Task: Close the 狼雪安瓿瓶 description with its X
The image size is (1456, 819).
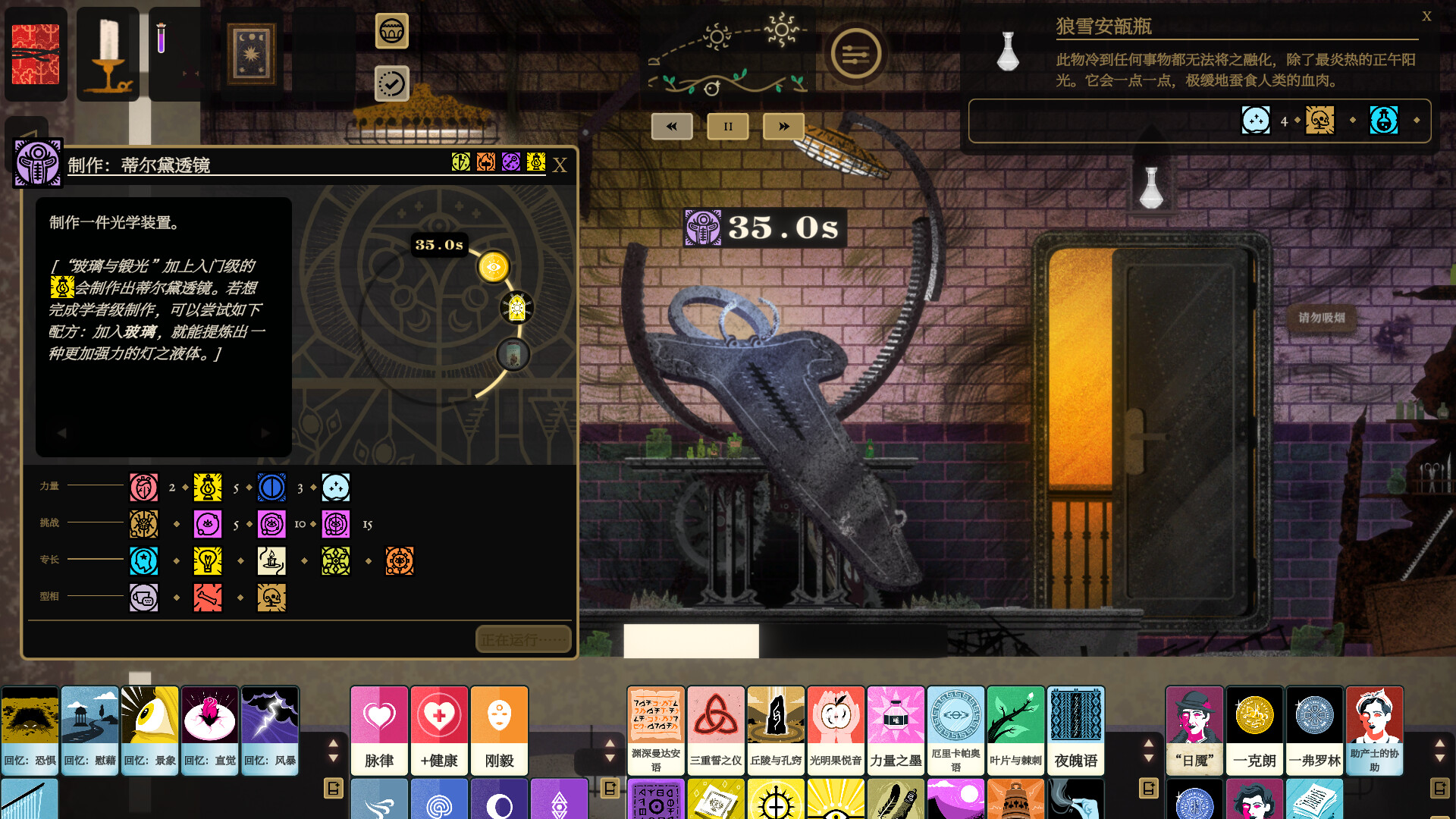Action: pos(1428,15)
